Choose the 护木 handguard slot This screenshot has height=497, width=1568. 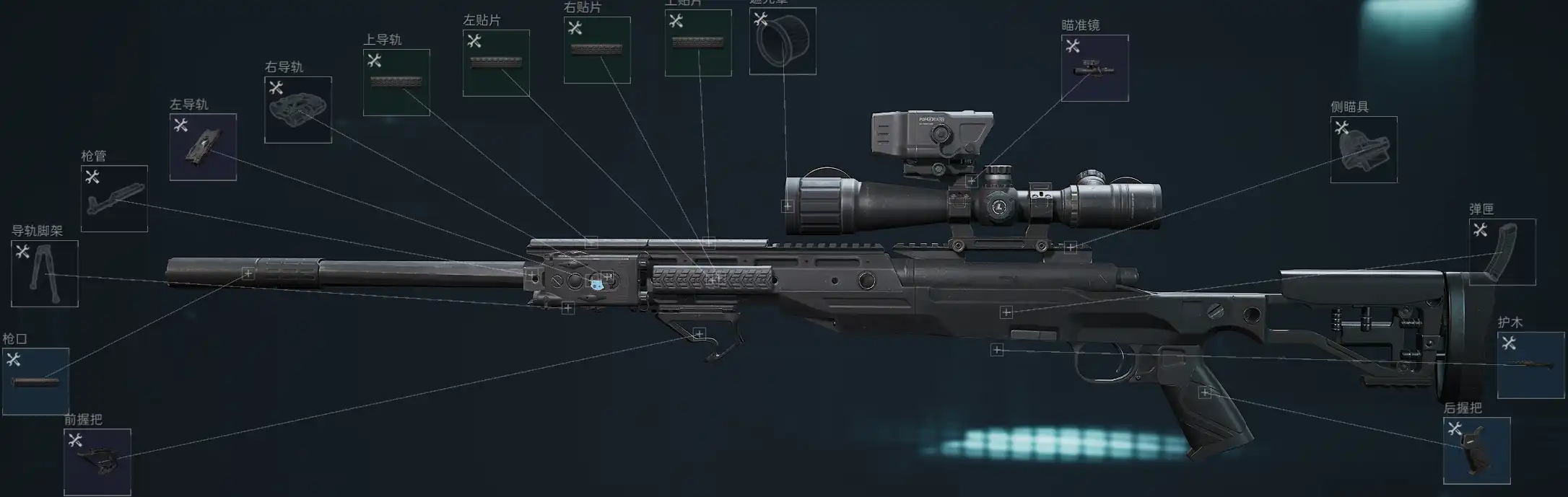(1530, 365)
